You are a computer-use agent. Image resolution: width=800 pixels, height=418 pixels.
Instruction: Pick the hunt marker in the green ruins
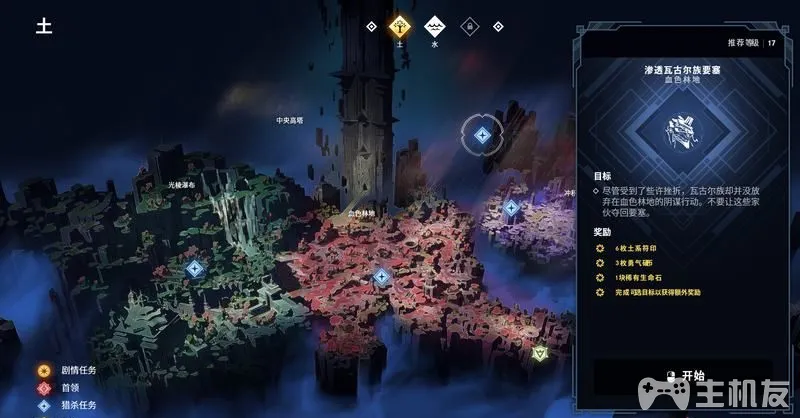click(195, 268)
